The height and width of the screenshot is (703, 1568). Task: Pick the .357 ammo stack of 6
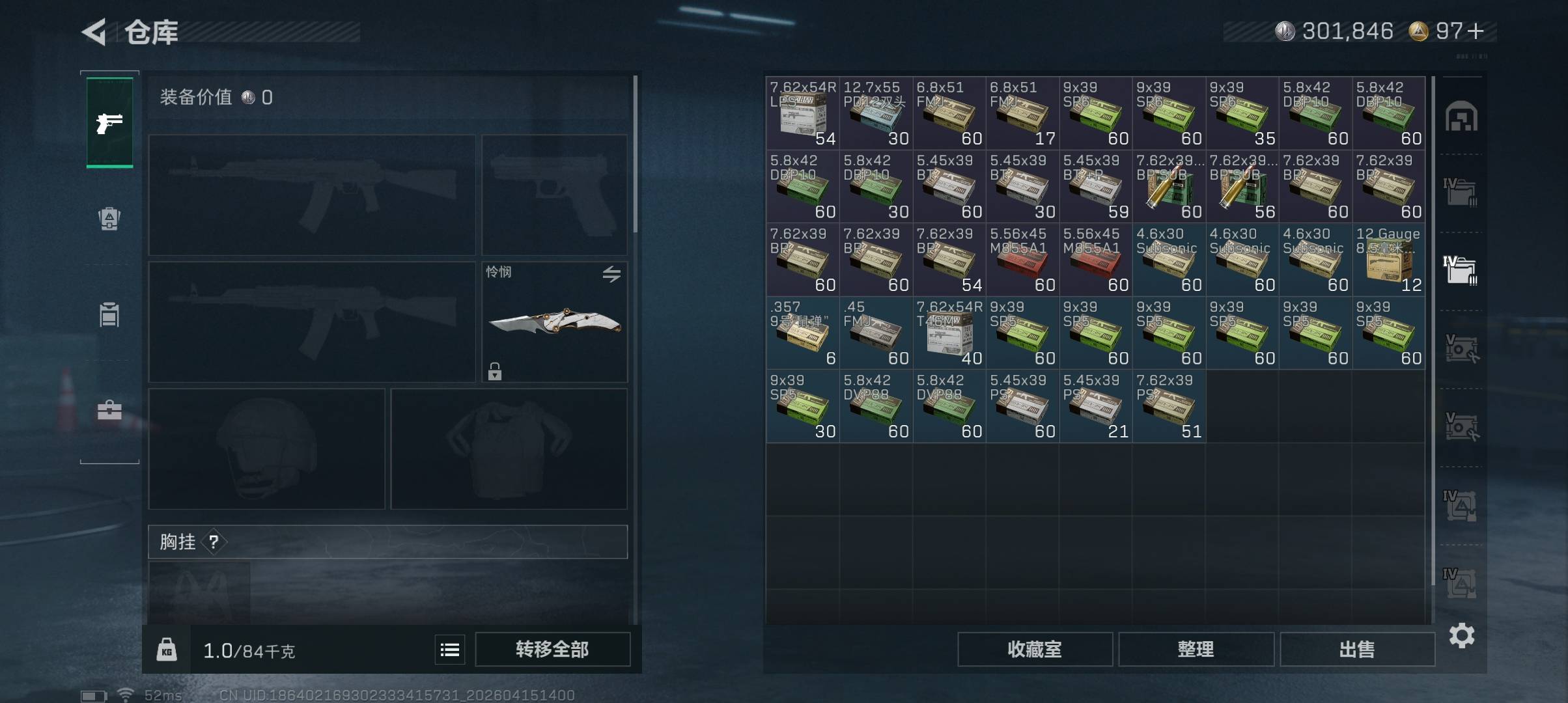(x=802, y=333)
